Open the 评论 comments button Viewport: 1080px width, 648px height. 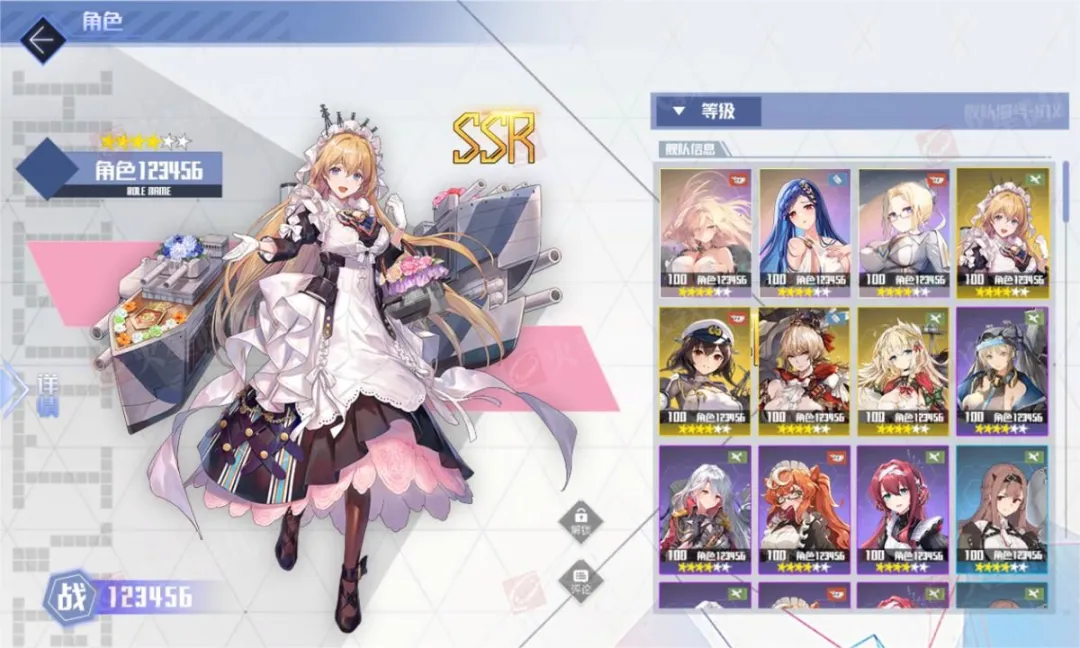pos(581,580)
